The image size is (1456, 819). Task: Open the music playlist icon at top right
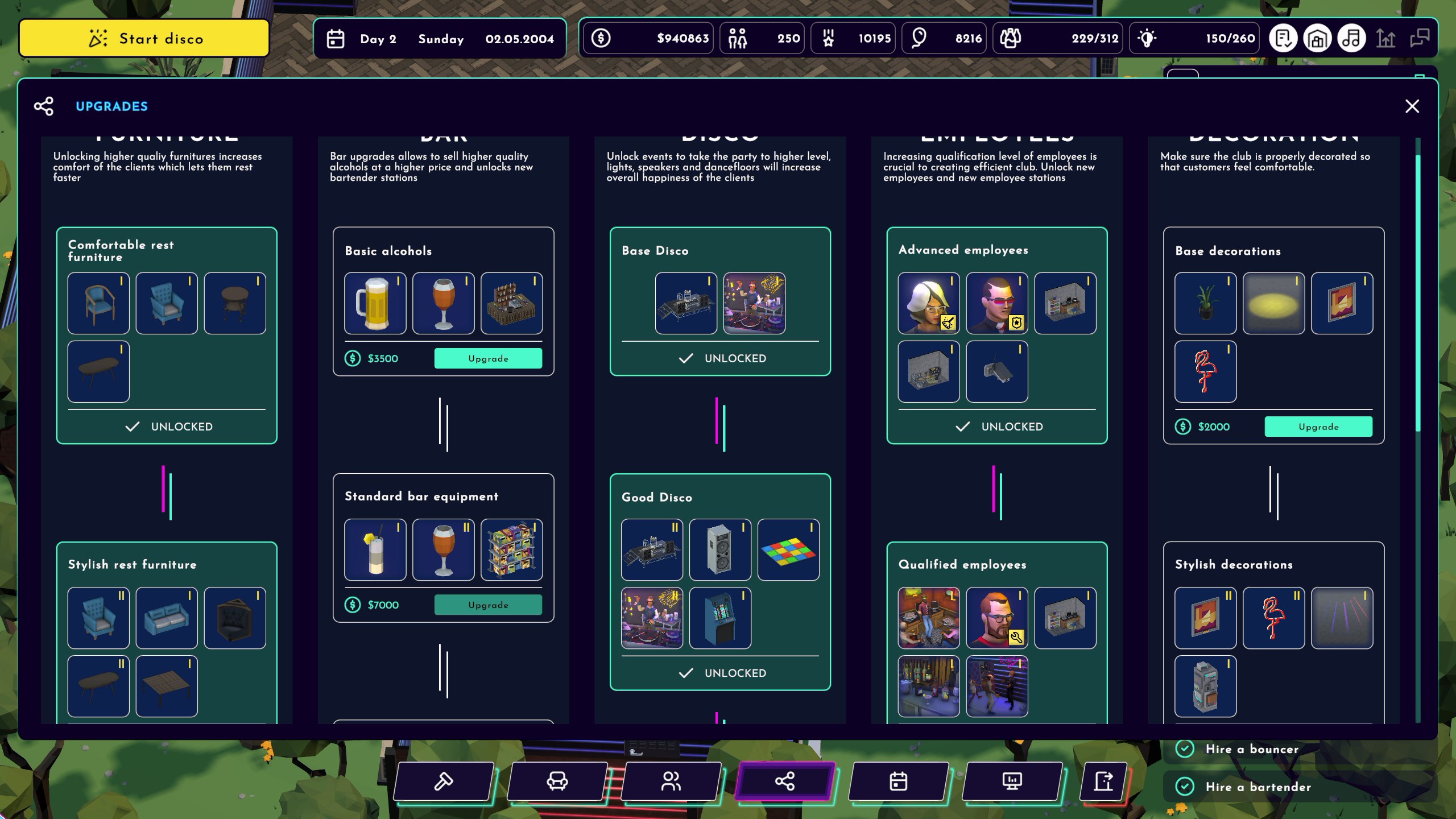pyautogui.click(x=1352, y=38)
